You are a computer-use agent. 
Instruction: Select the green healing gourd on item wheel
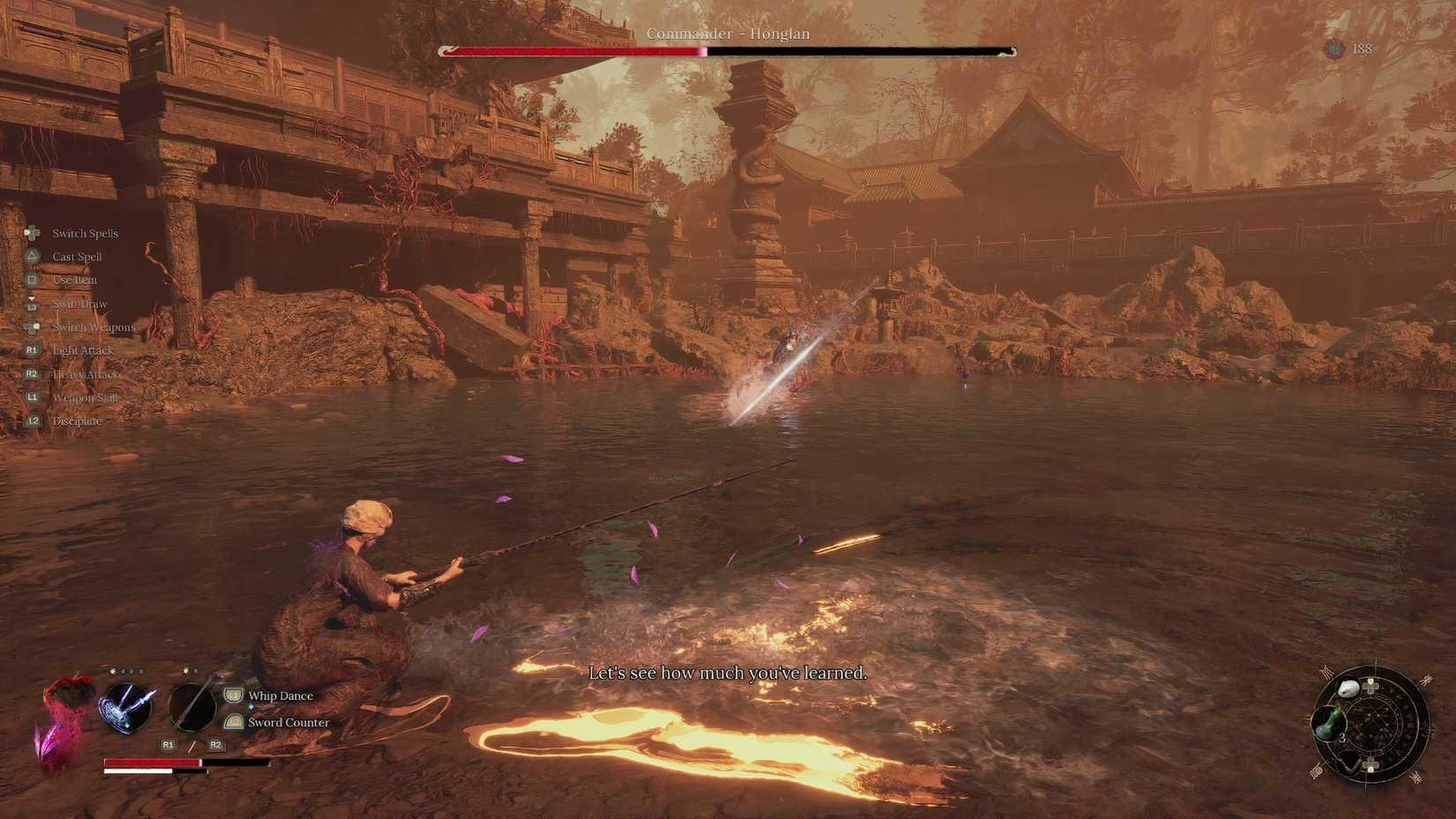coord(1329,723)
